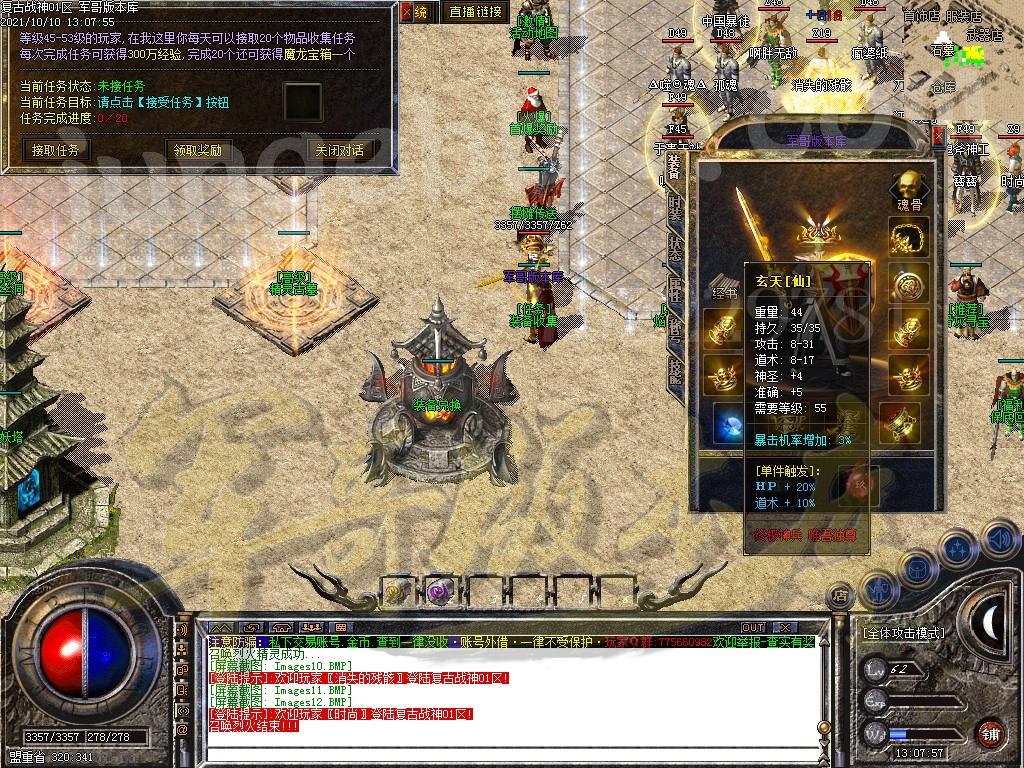The image size is (1024, 768).
Task: Select the golden necklace equipment slot
Action: click(x=908, y=237)
